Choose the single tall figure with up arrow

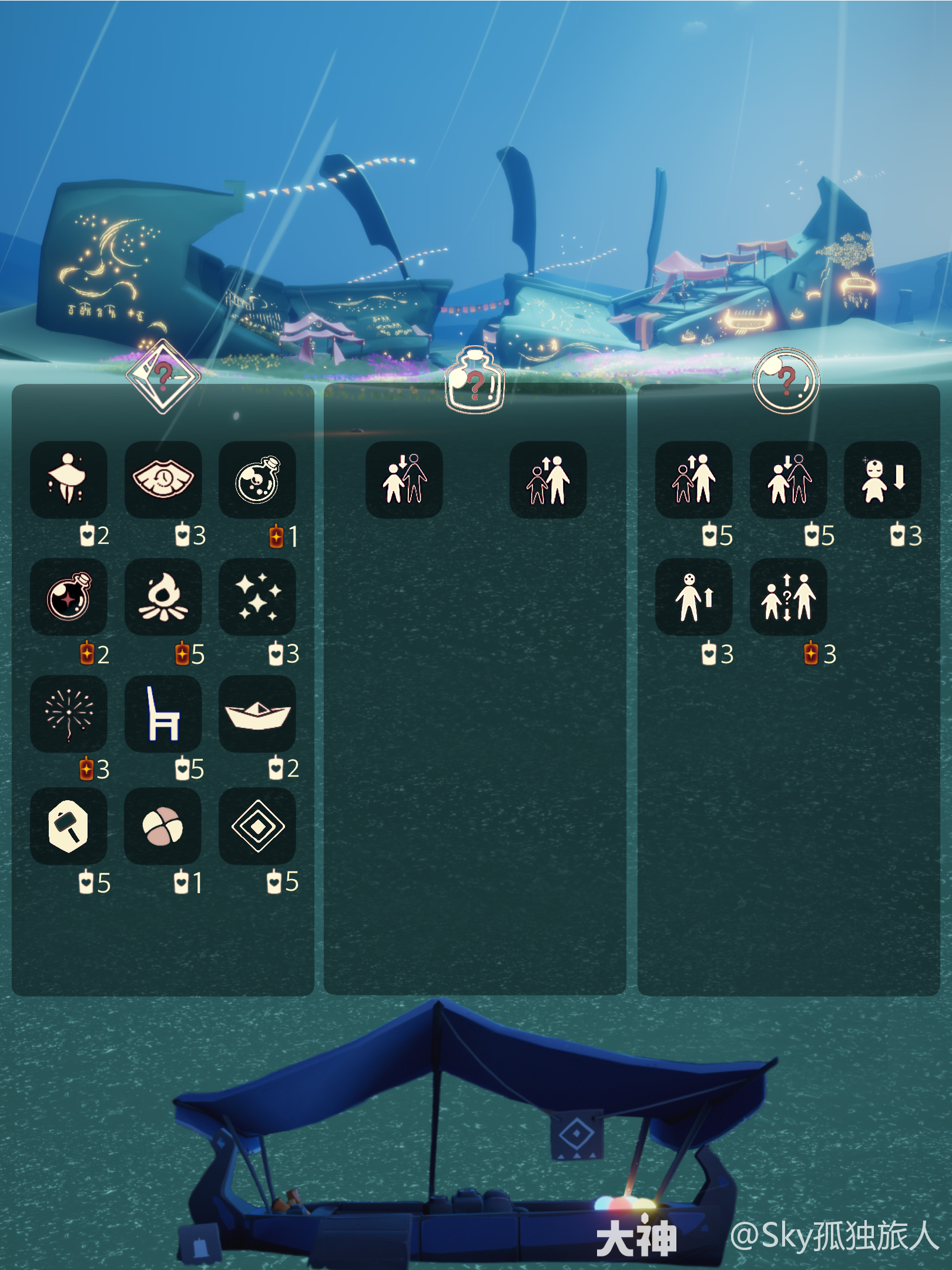(693, 596)
